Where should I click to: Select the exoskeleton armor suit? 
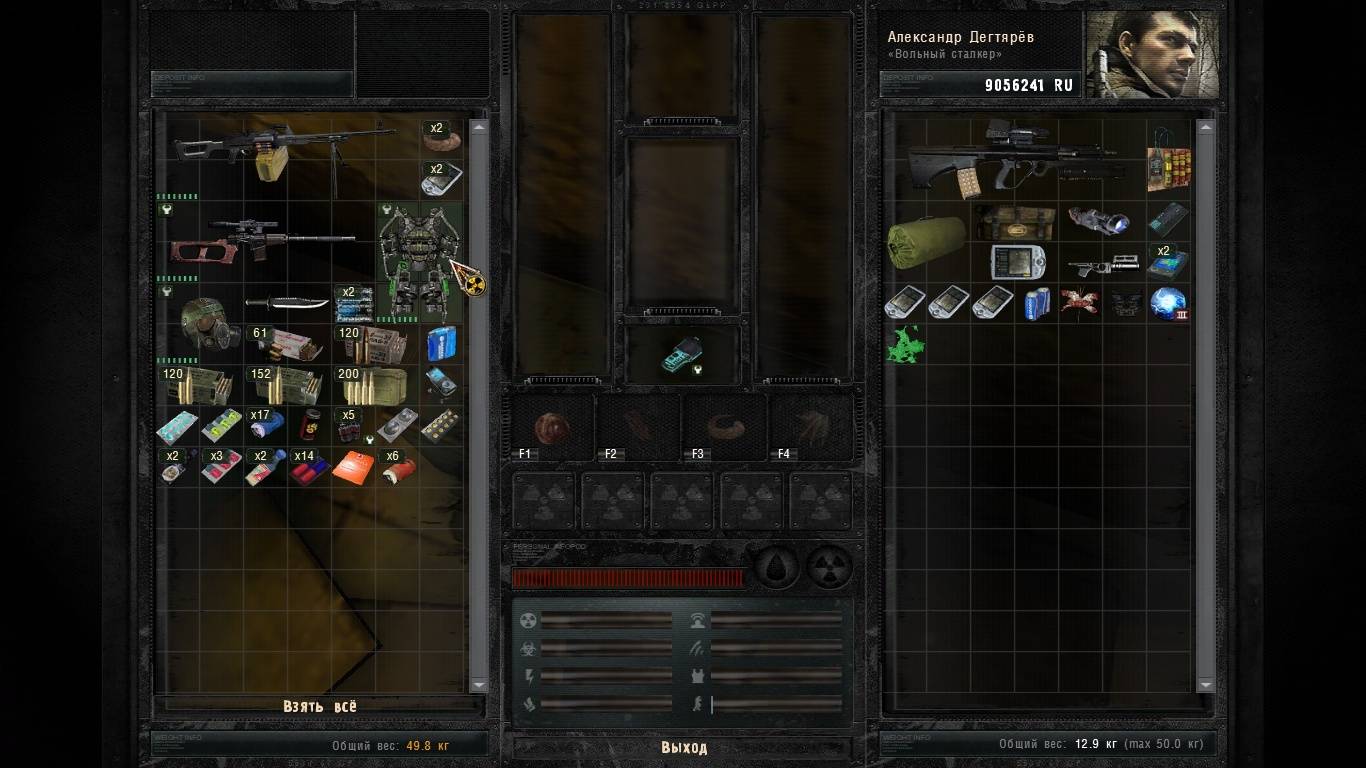(419, 262)
